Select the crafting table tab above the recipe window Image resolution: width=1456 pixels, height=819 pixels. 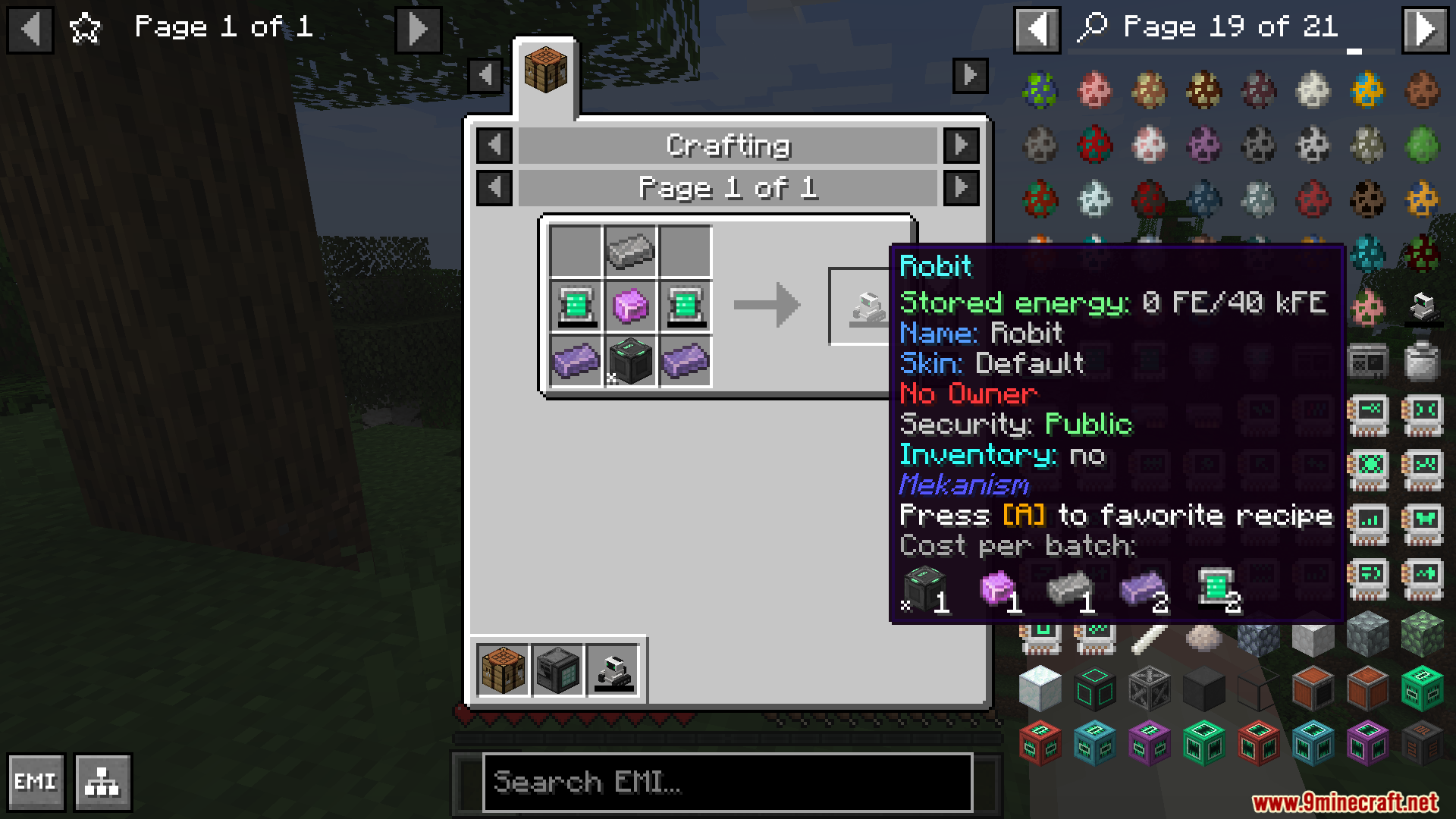point(547,68)
